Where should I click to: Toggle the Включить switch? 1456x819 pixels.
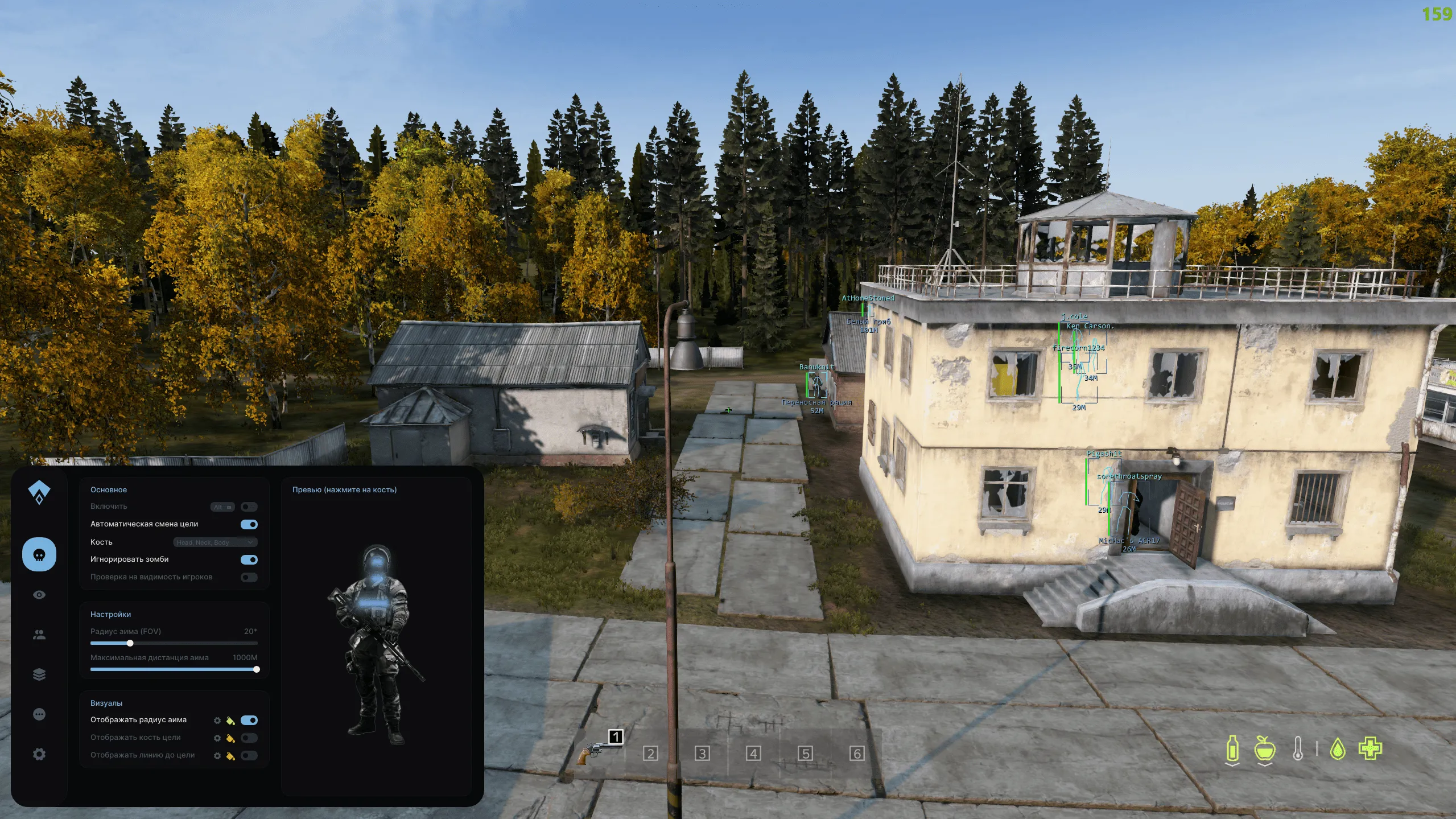(249, 507)
